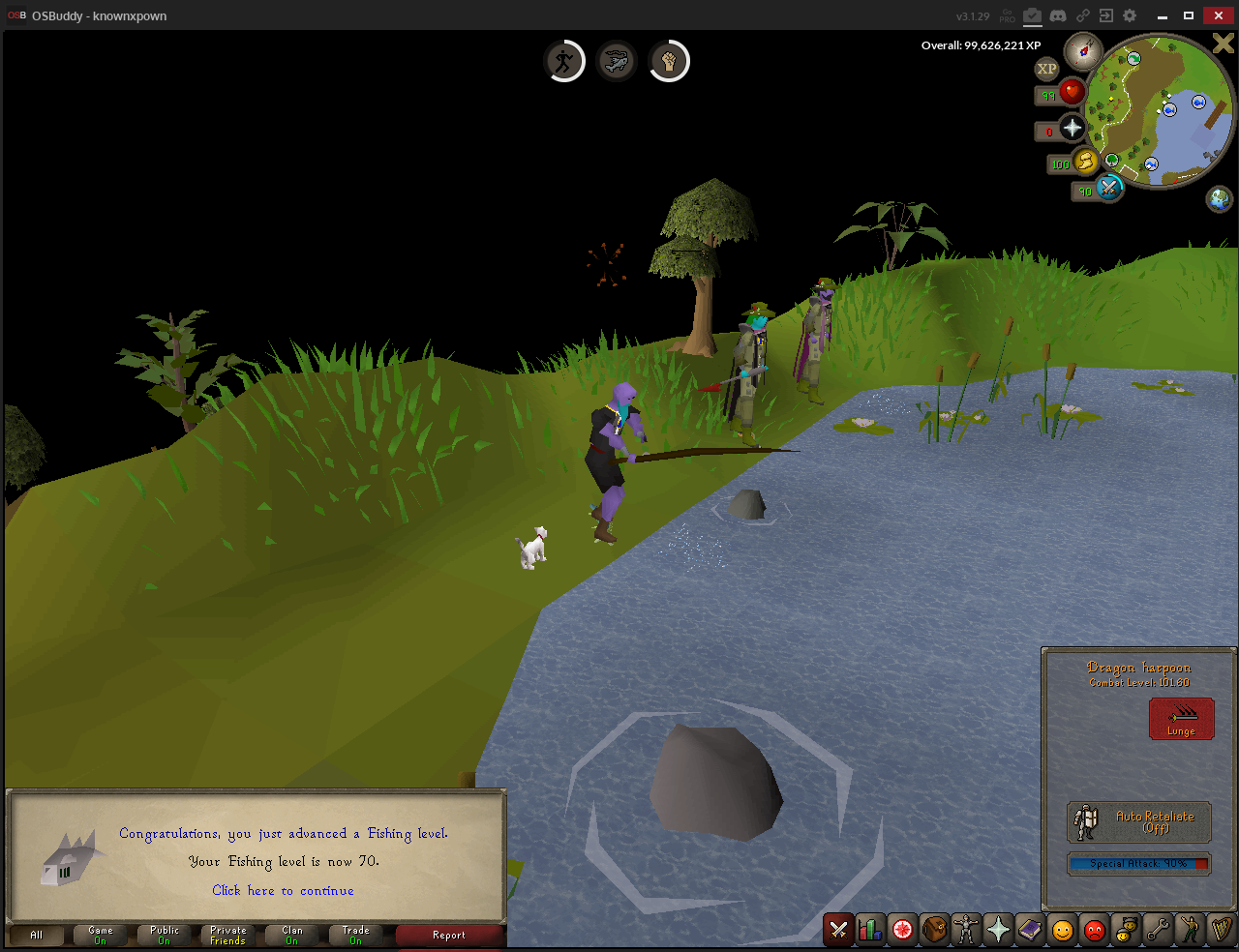
Task: Toggle Public chat filter off
Action: pyautogui.click(x=163, y=936)
